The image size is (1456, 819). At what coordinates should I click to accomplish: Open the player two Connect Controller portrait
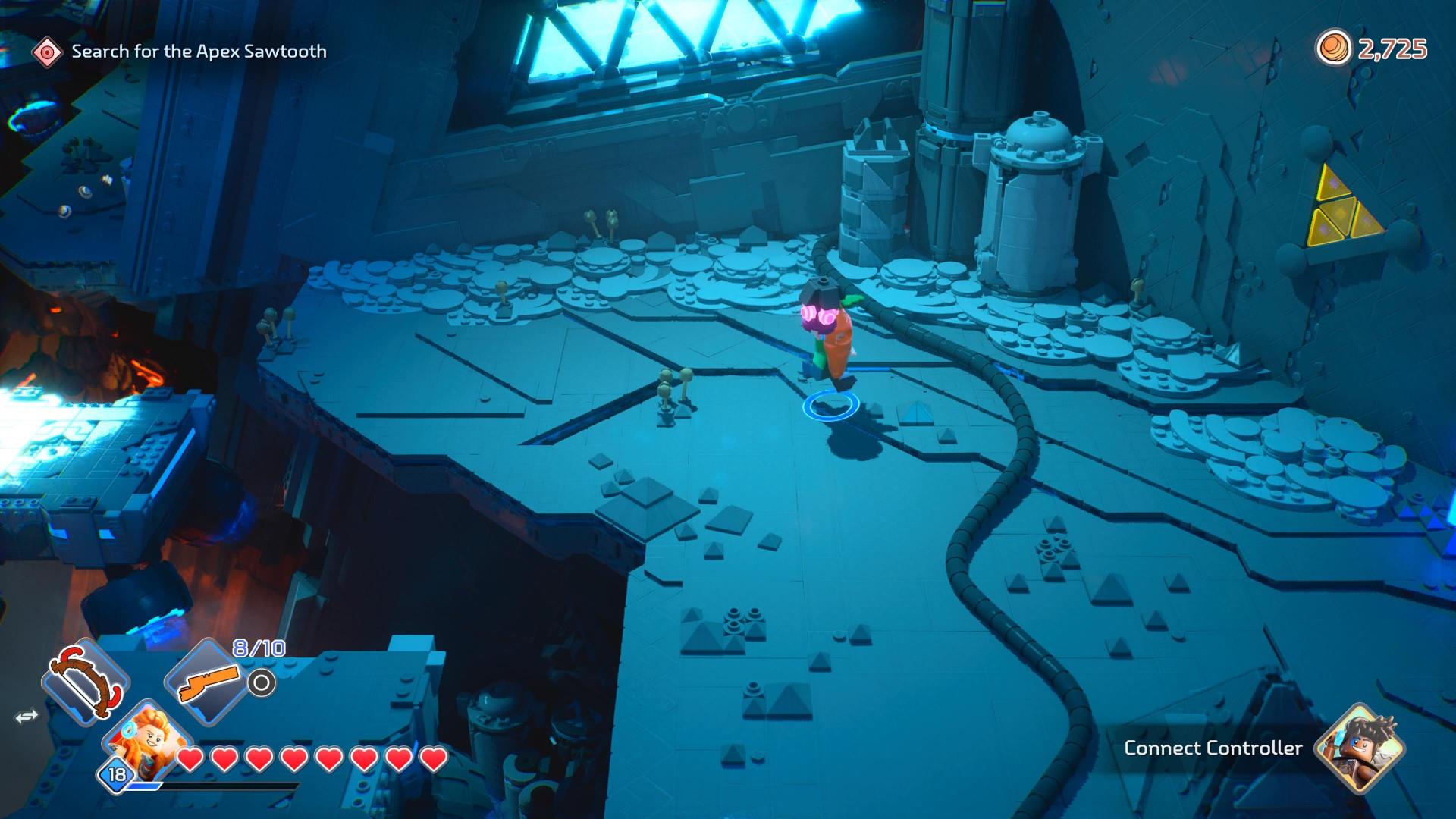click(1362, 748)
